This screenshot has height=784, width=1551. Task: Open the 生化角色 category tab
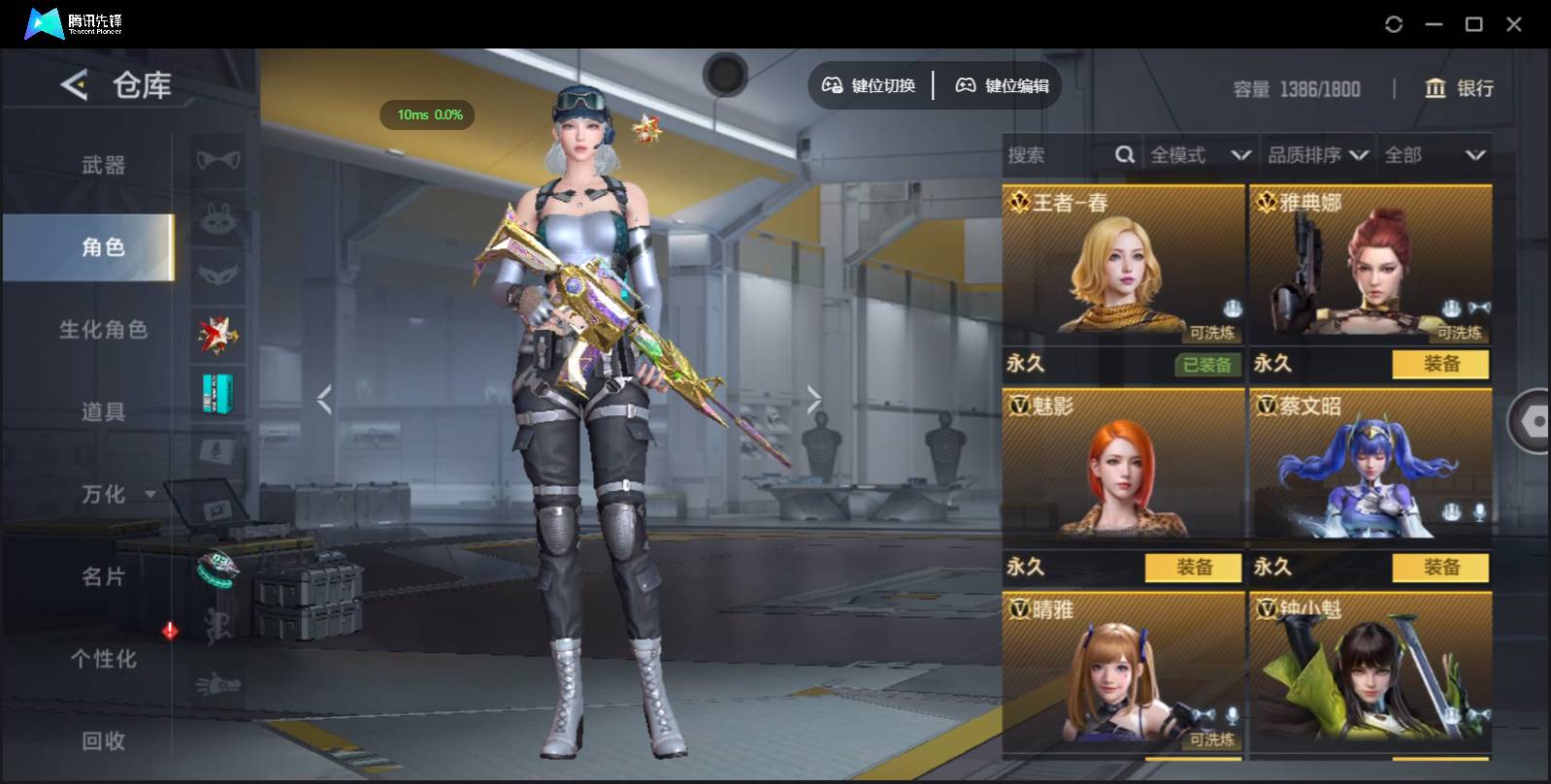click(x=103, y=330)
